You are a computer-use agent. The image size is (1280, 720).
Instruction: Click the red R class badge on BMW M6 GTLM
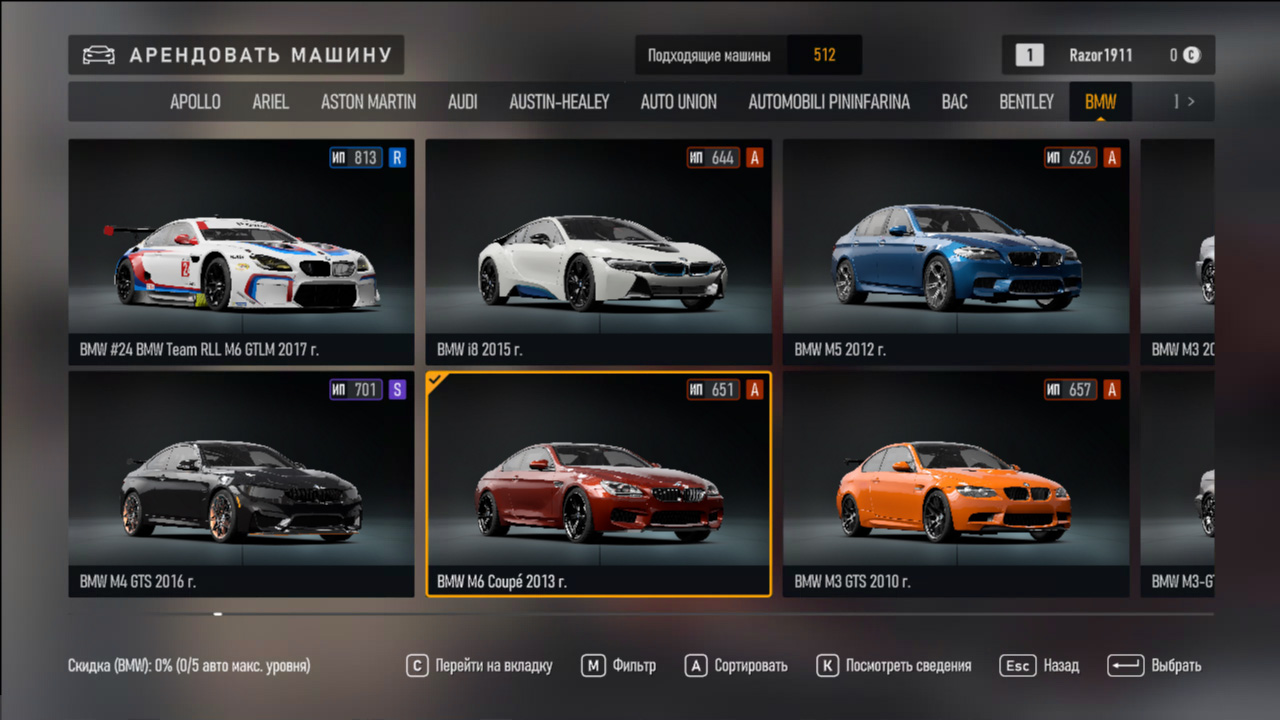pyautogui.click(x=398, y=157)
